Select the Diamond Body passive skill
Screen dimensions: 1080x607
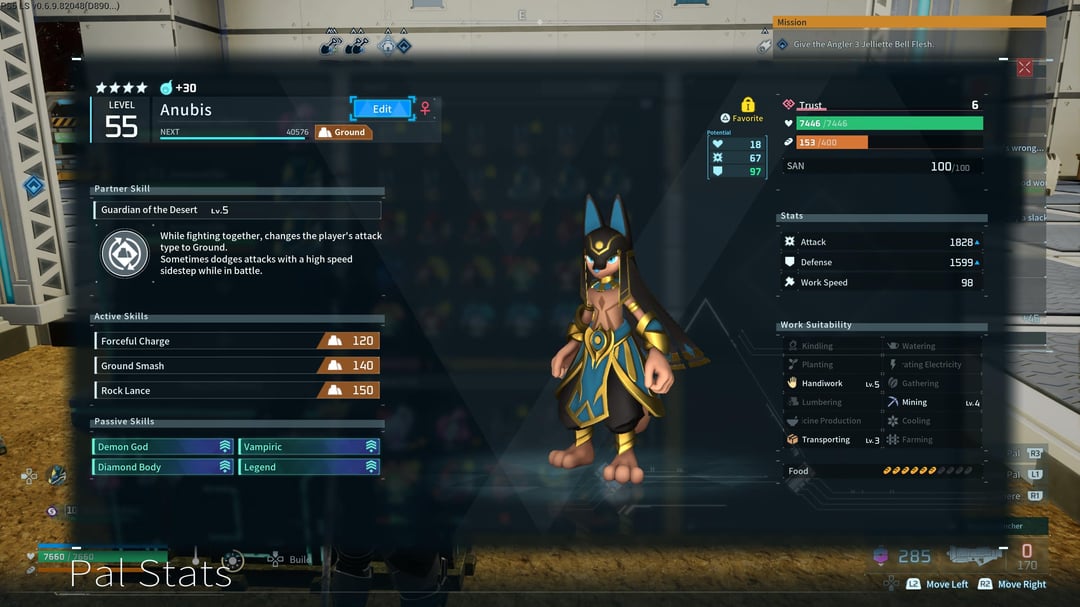point(164,467)
